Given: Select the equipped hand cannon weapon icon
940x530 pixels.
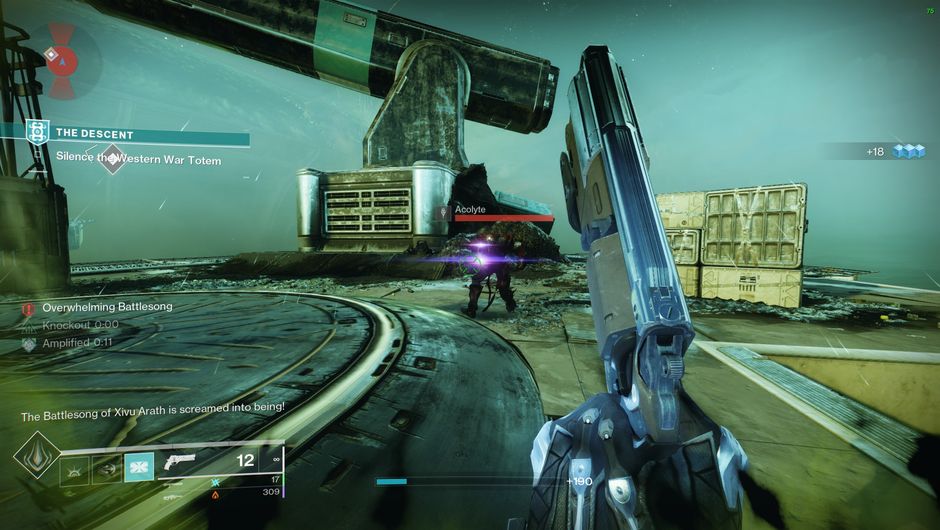Looking at the screenshot, I should tap(182, 462).
